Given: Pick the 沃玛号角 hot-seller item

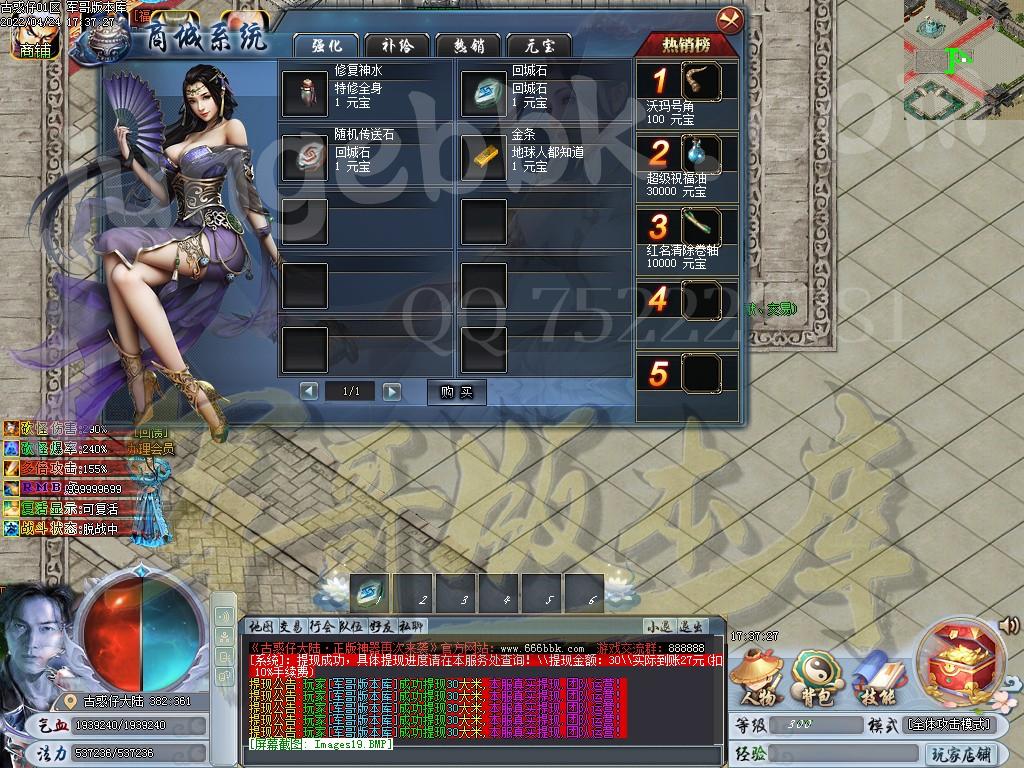Looking at the screenshot, I should tap(702, 82).
